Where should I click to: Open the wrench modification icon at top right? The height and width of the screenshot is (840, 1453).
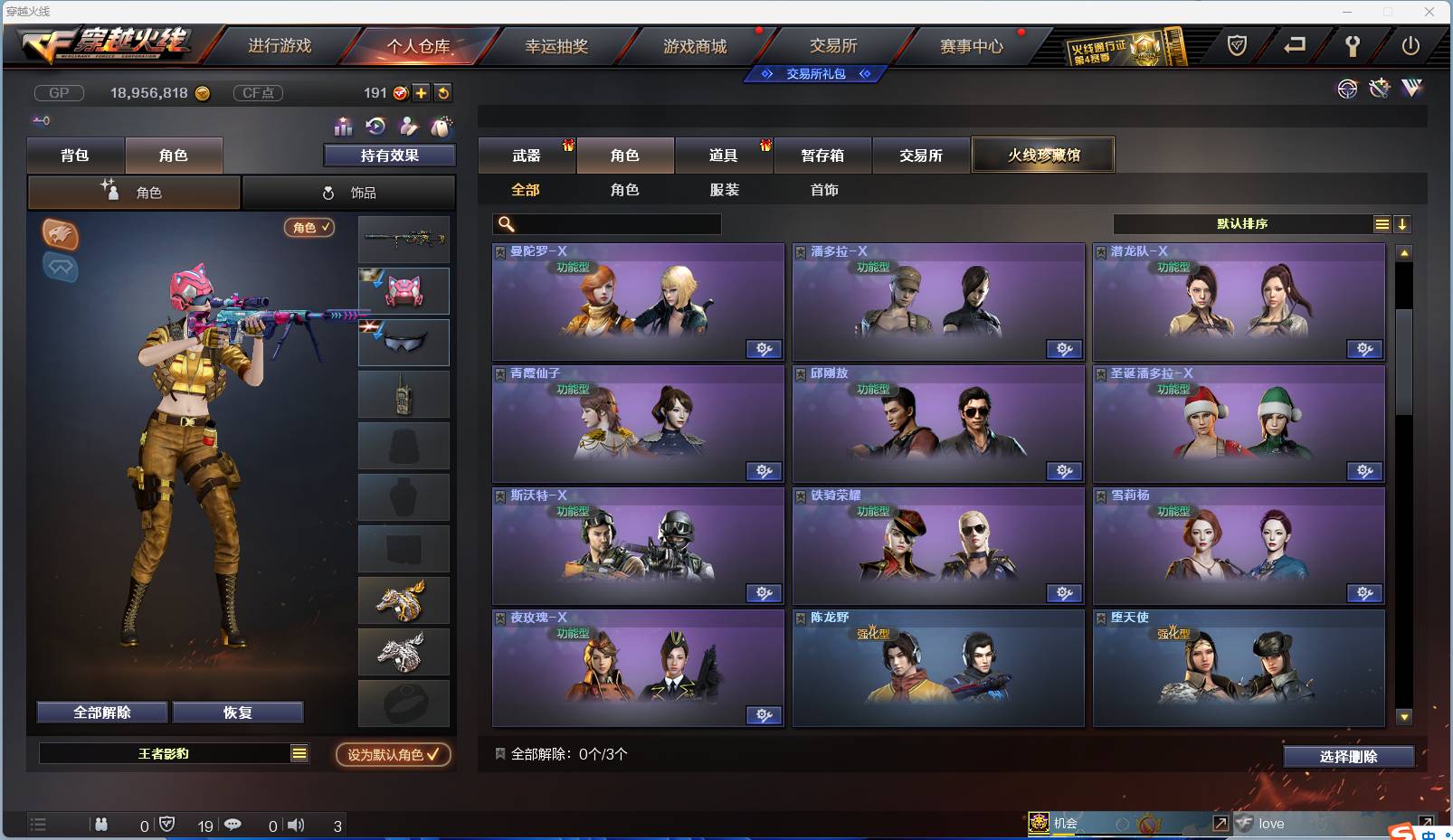coord(1379,89)
